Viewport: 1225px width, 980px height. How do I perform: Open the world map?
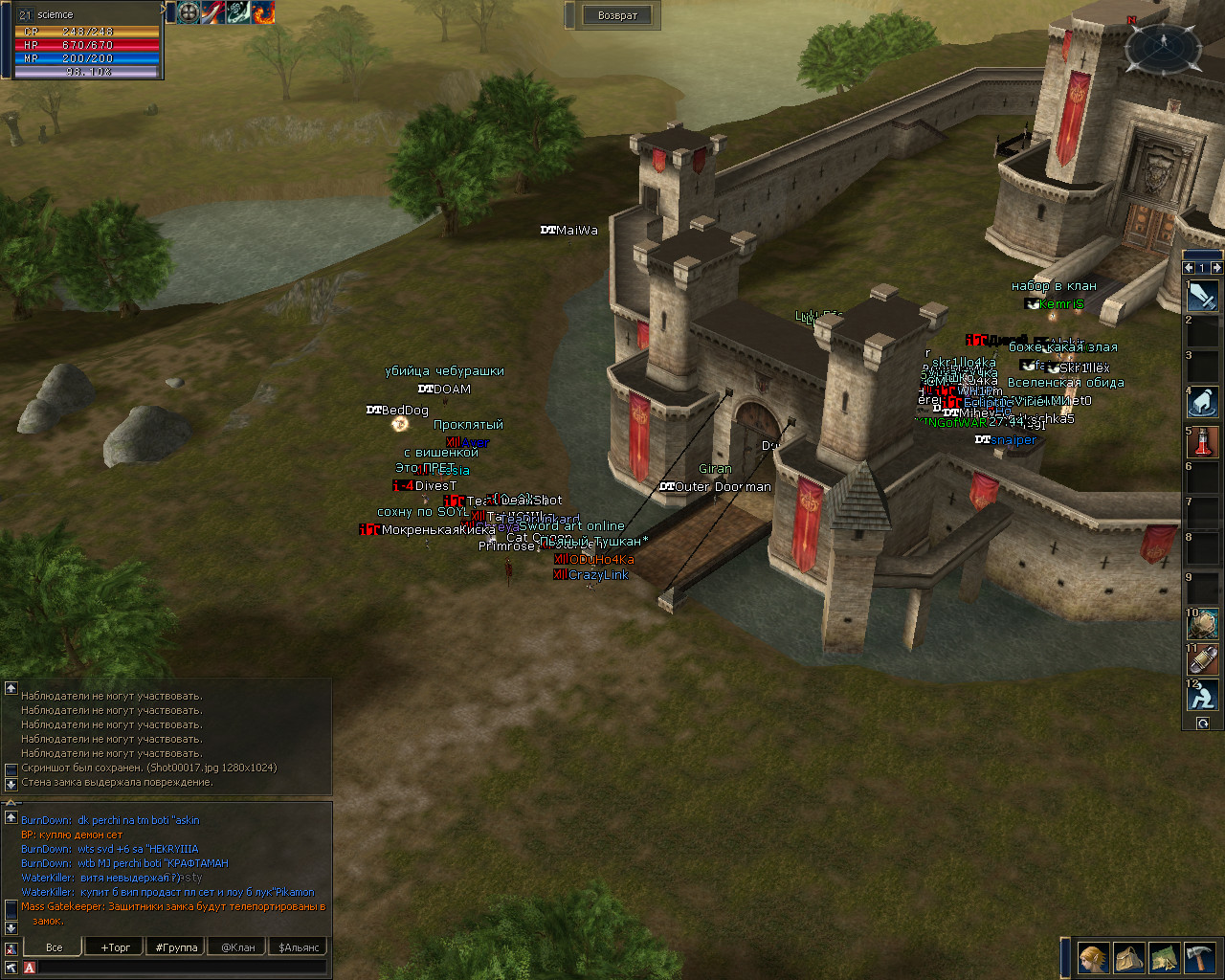coord(1164,957)
